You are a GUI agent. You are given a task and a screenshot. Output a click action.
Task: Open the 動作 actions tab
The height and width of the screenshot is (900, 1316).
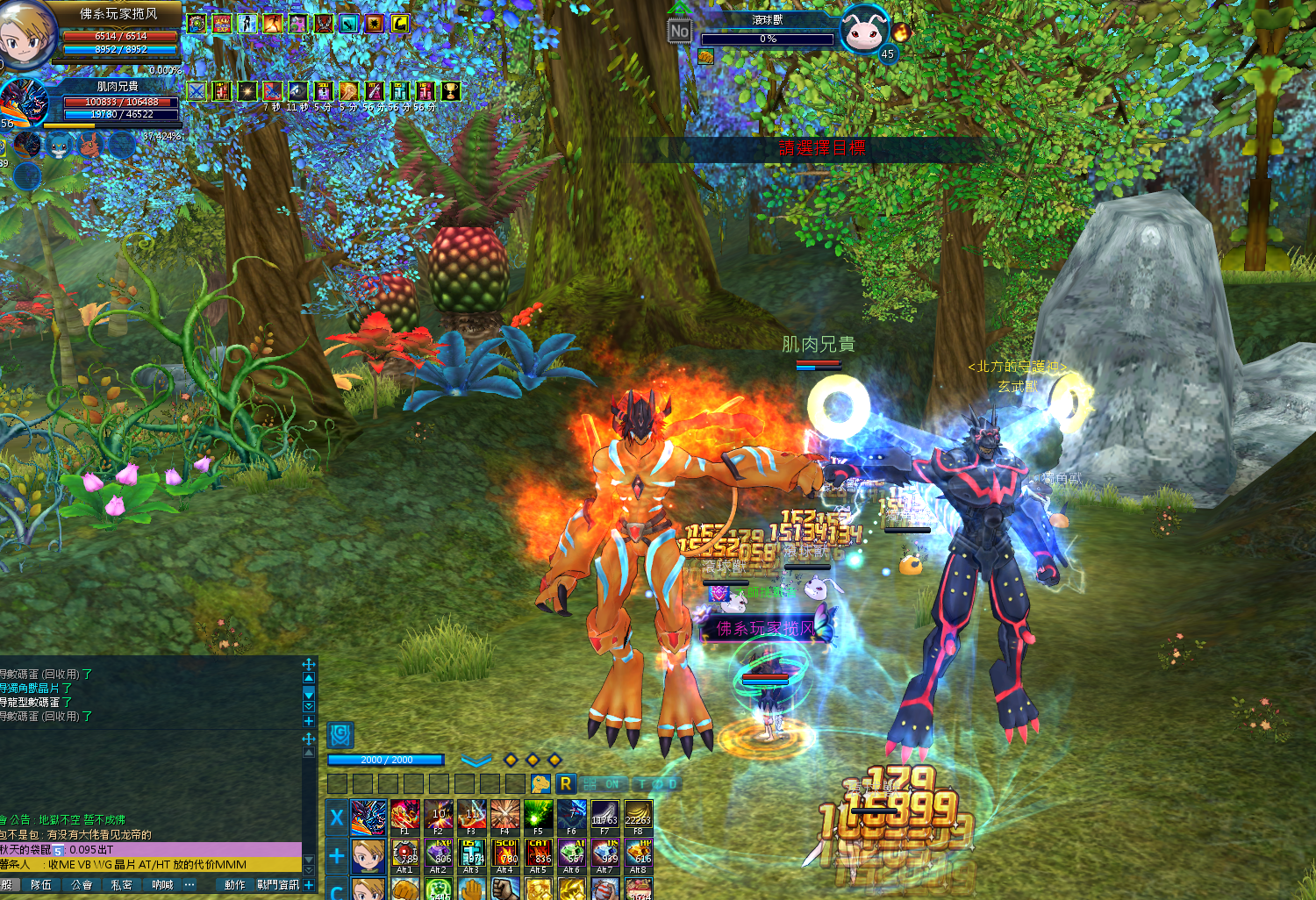pos(234,885)
